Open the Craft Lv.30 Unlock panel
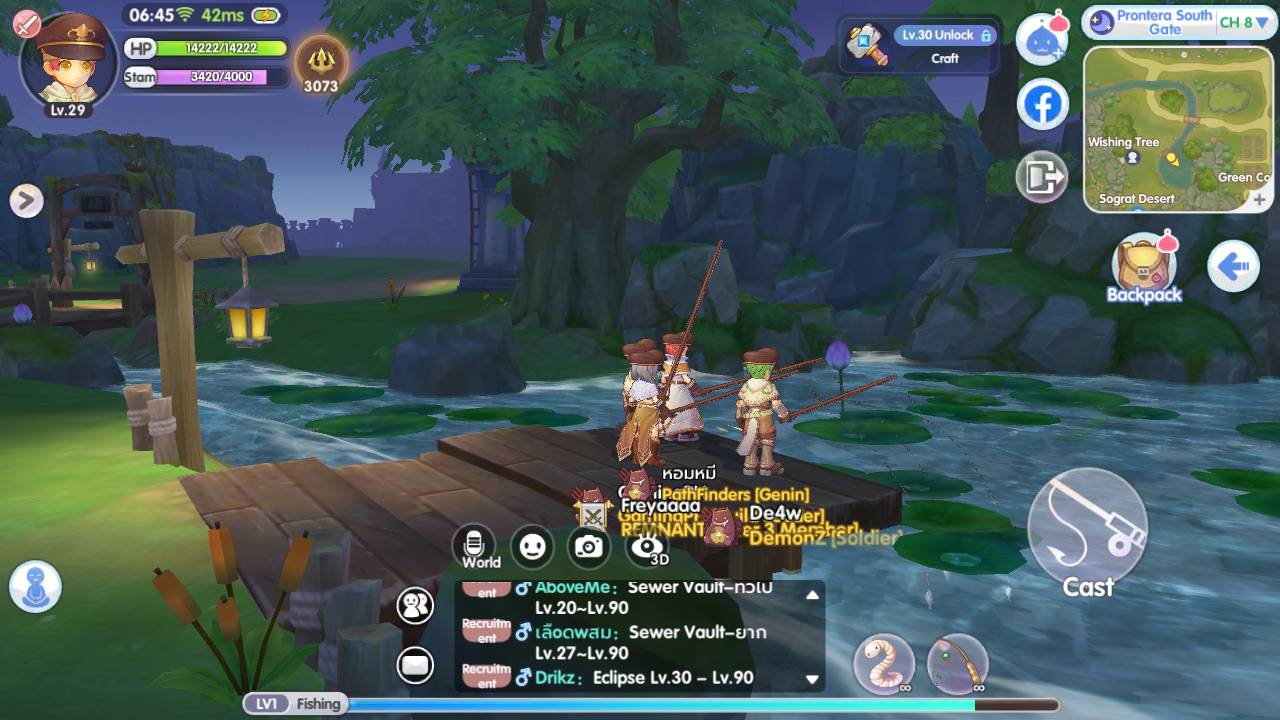 920,46
